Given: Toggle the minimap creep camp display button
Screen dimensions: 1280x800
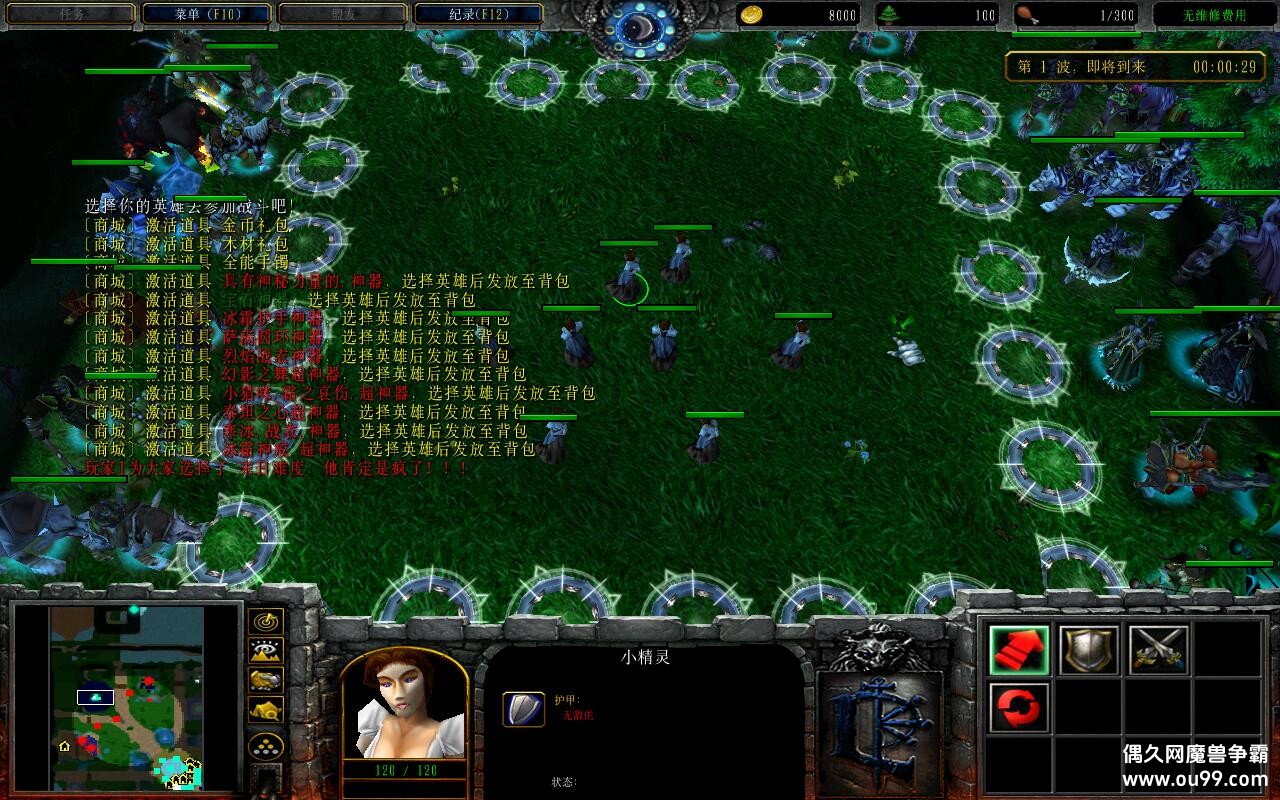Looking at the screenshot, I should [x=265, y=710].
